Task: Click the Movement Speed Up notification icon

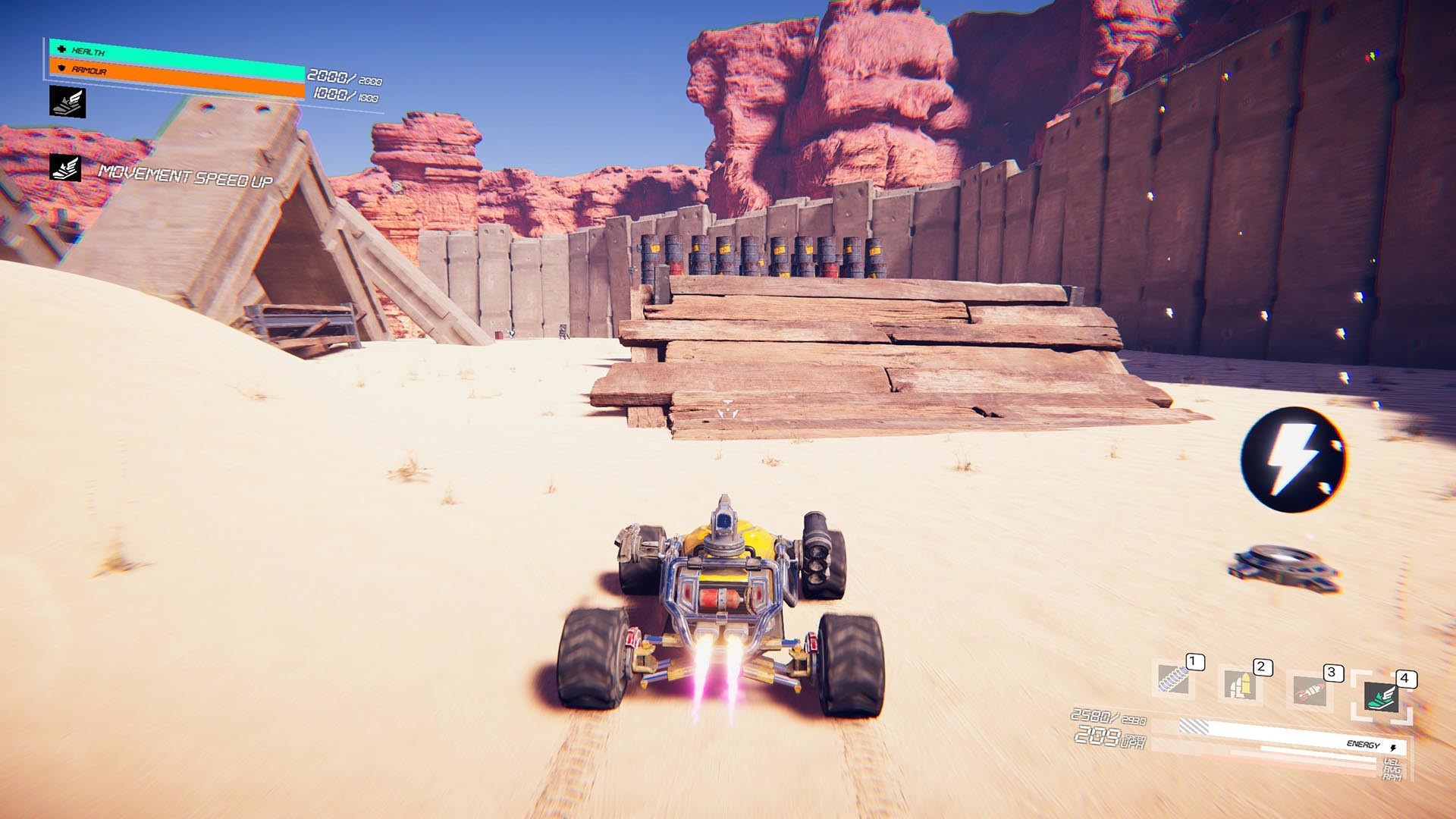Action: 64,169
